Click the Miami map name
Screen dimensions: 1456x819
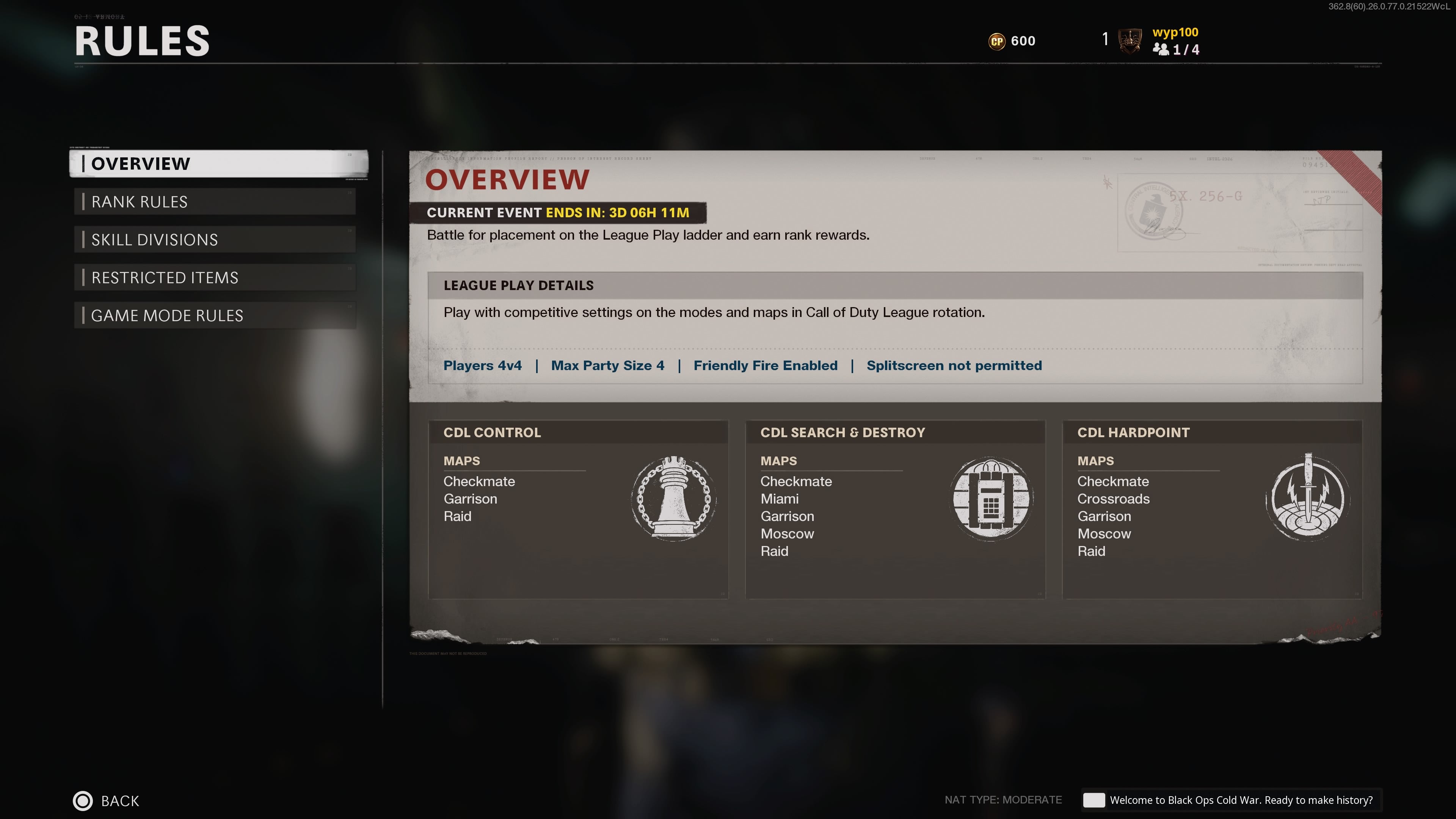(x=779, y=499)
